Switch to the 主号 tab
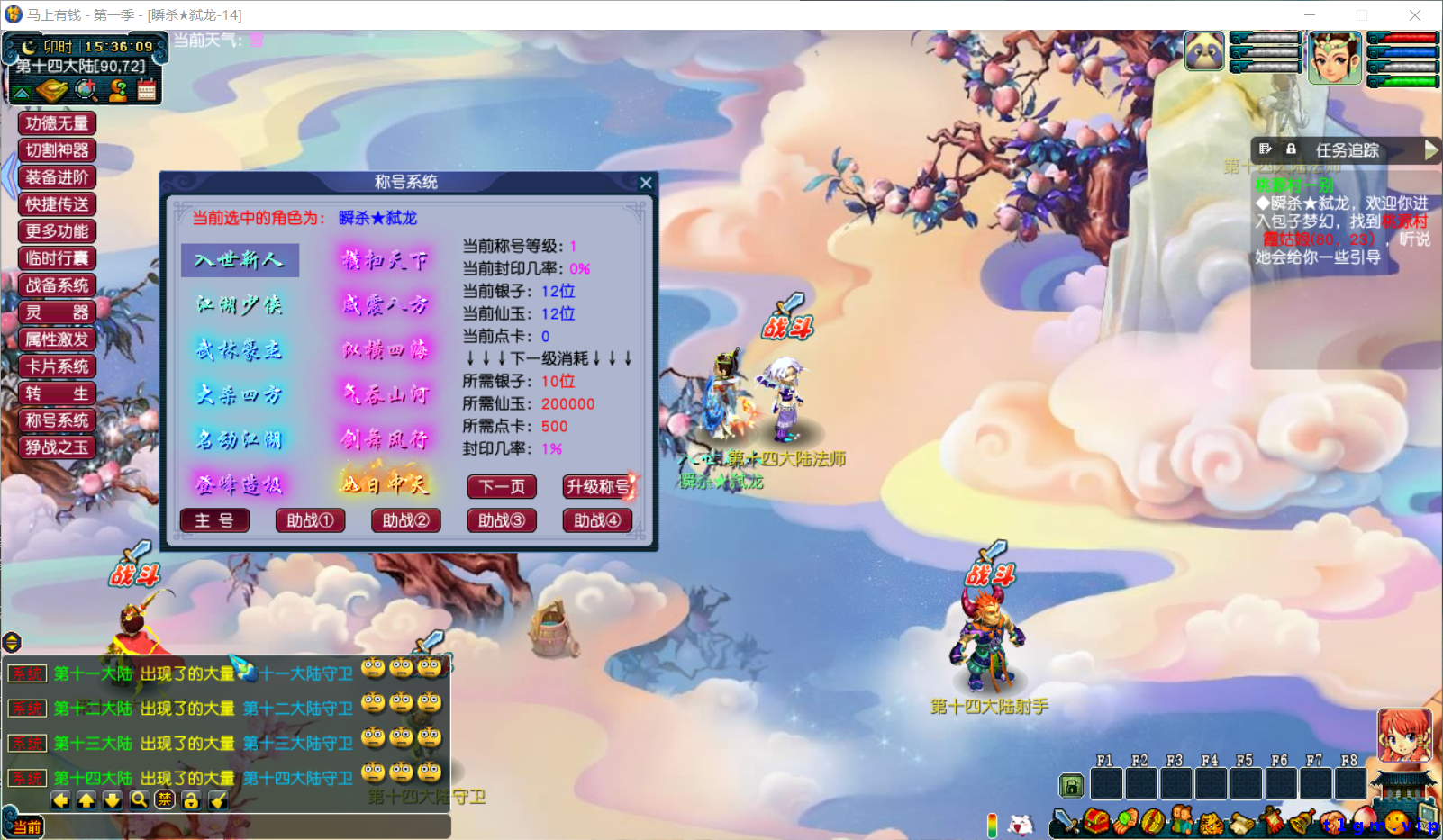The width and height of the screenshot is (1443, 840). [x=214, y=520]
